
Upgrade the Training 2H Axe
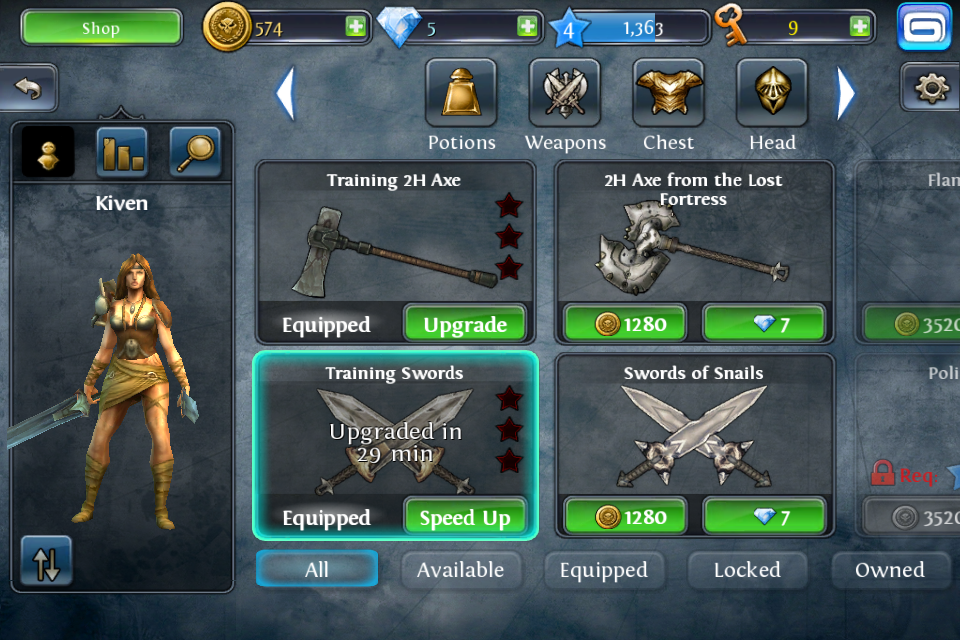click(x=465, y=324)
